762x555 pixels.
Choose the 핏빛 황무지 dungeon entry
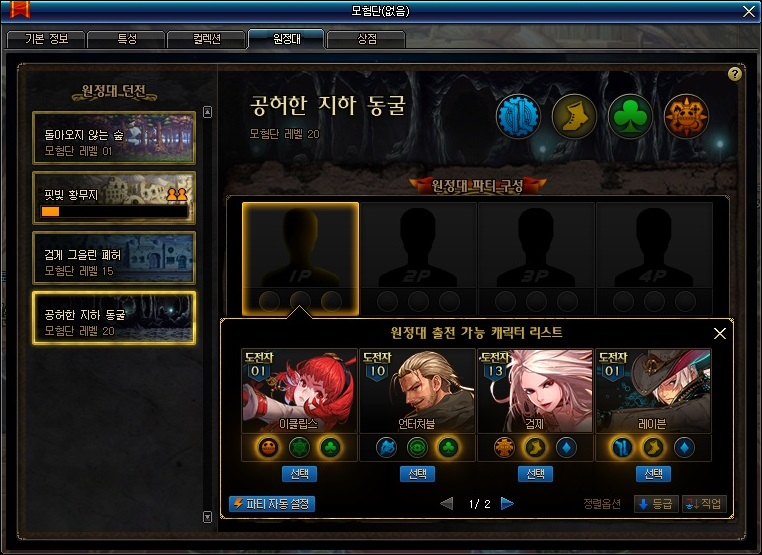(113, 197)
